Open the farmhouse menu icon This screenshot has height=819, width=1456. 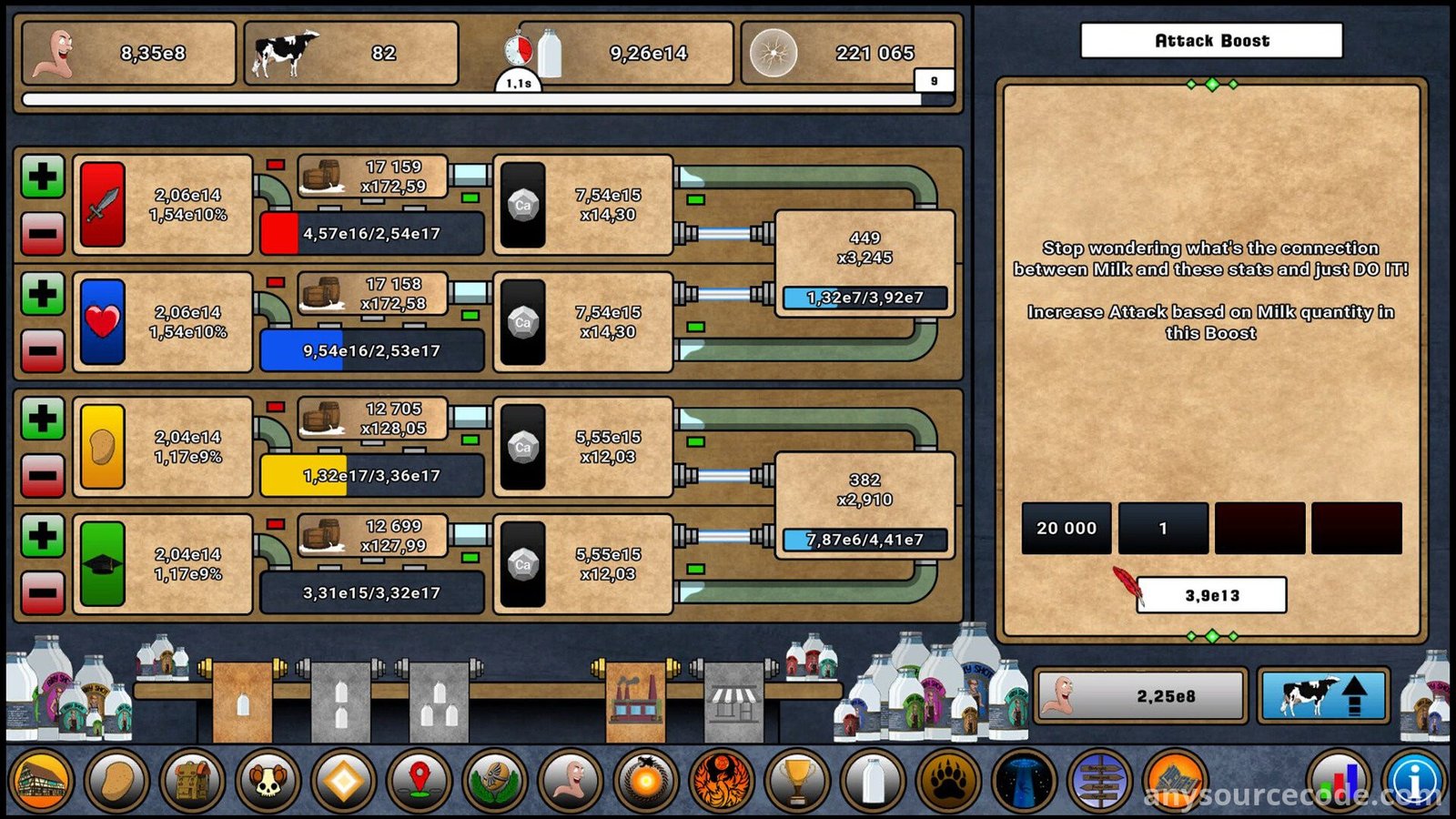click(x=42, y=781)
